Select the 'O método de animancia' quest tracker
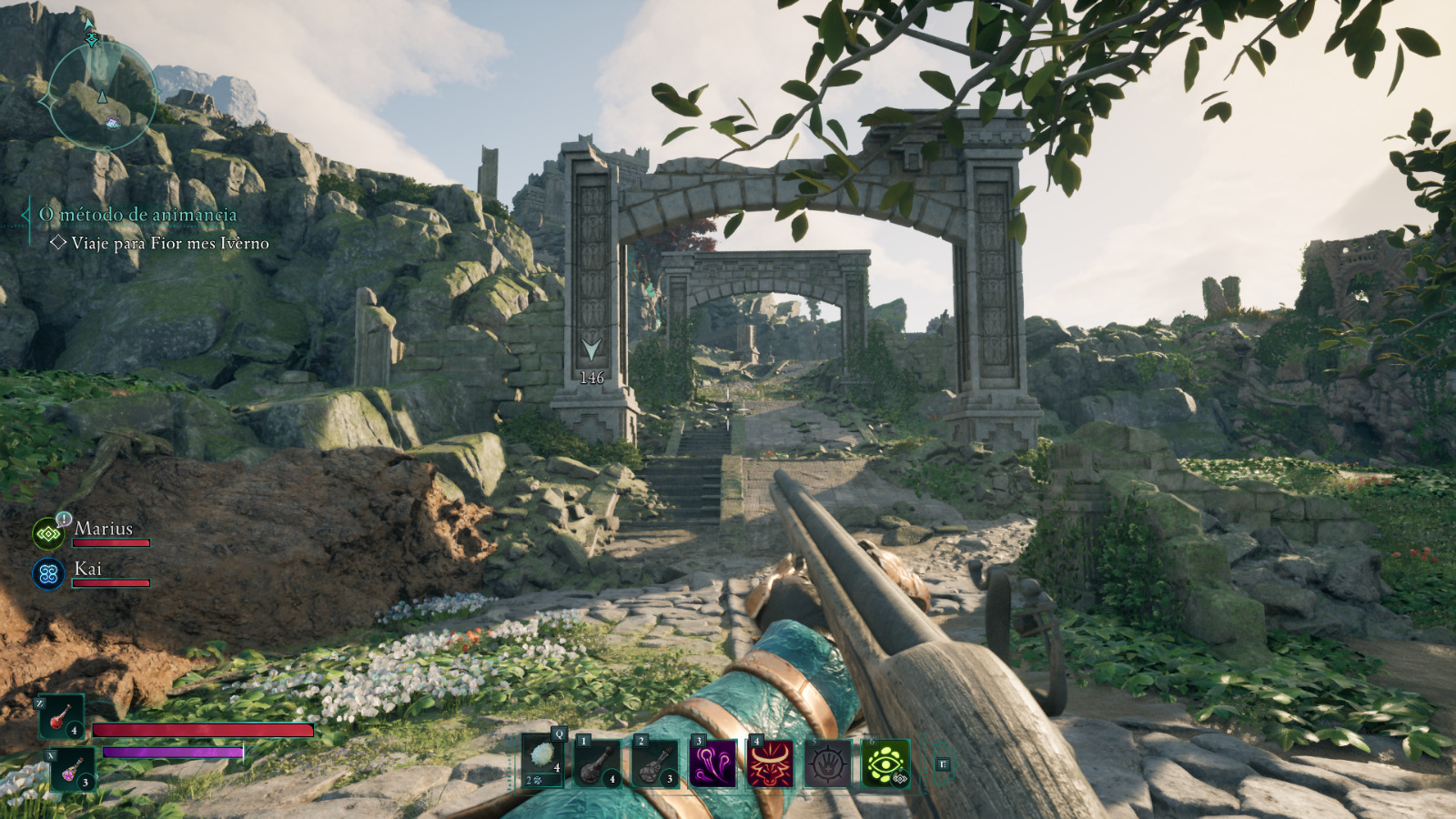1456x819 pixels. coord(137,215)
